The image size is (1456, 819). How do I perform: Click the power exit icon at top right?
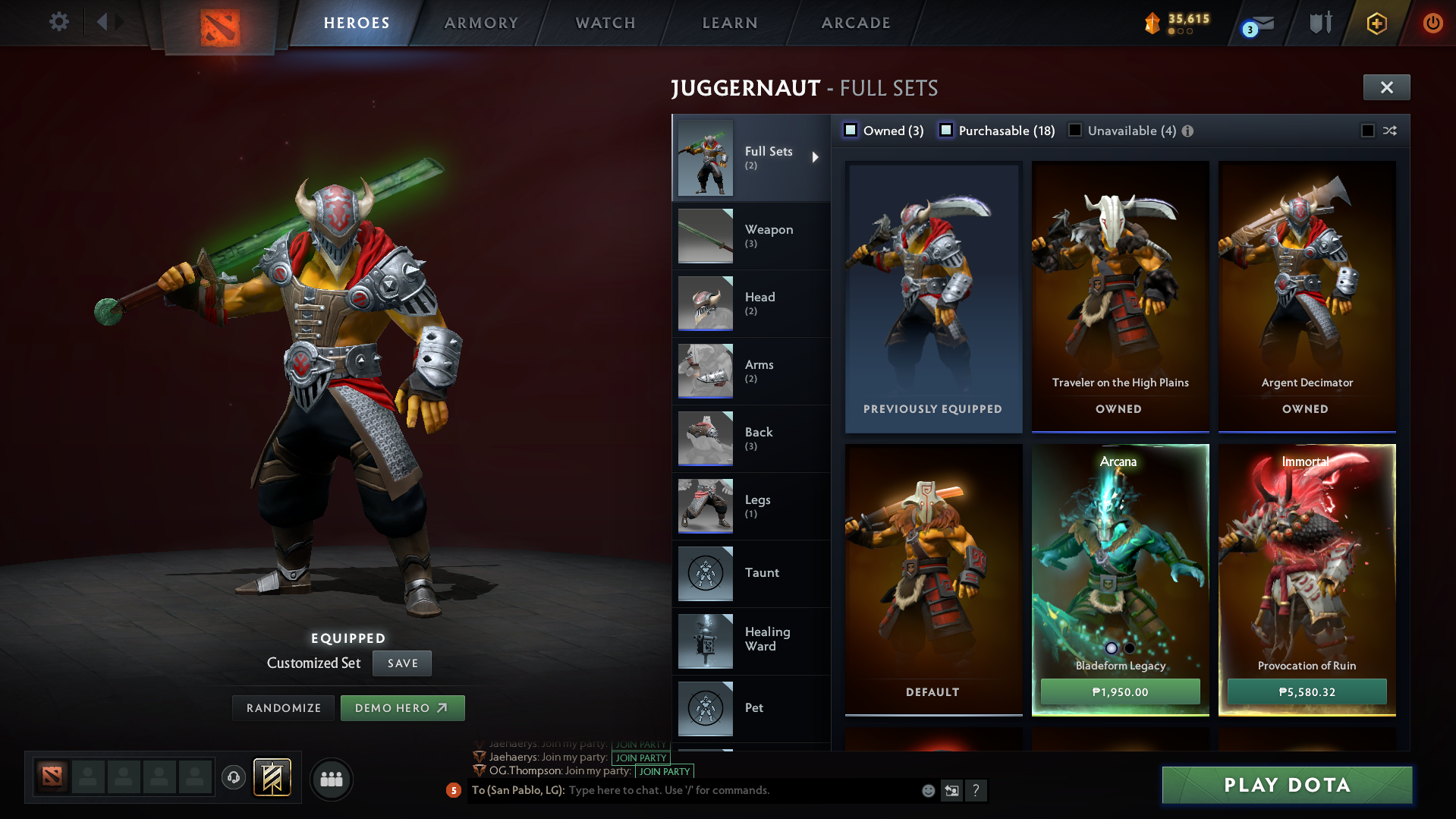pos(1432,23)
